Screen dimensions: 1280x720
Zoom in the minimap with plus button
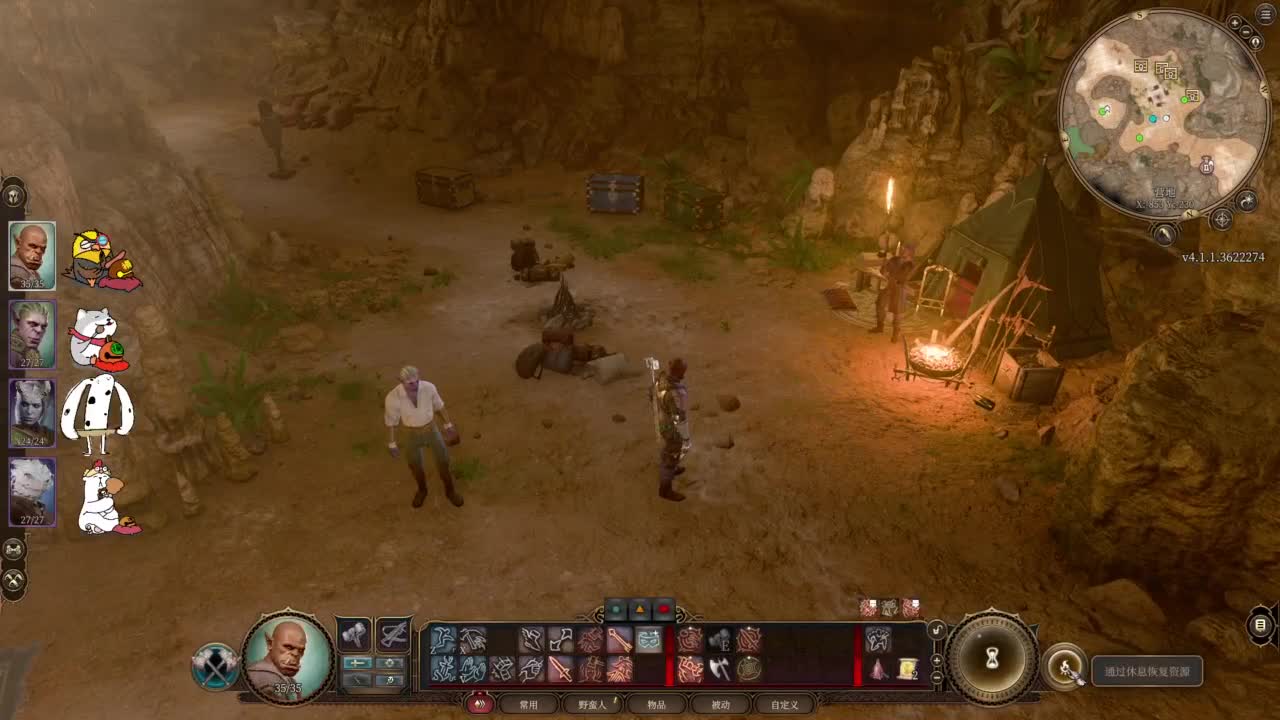click(1236, 22)
